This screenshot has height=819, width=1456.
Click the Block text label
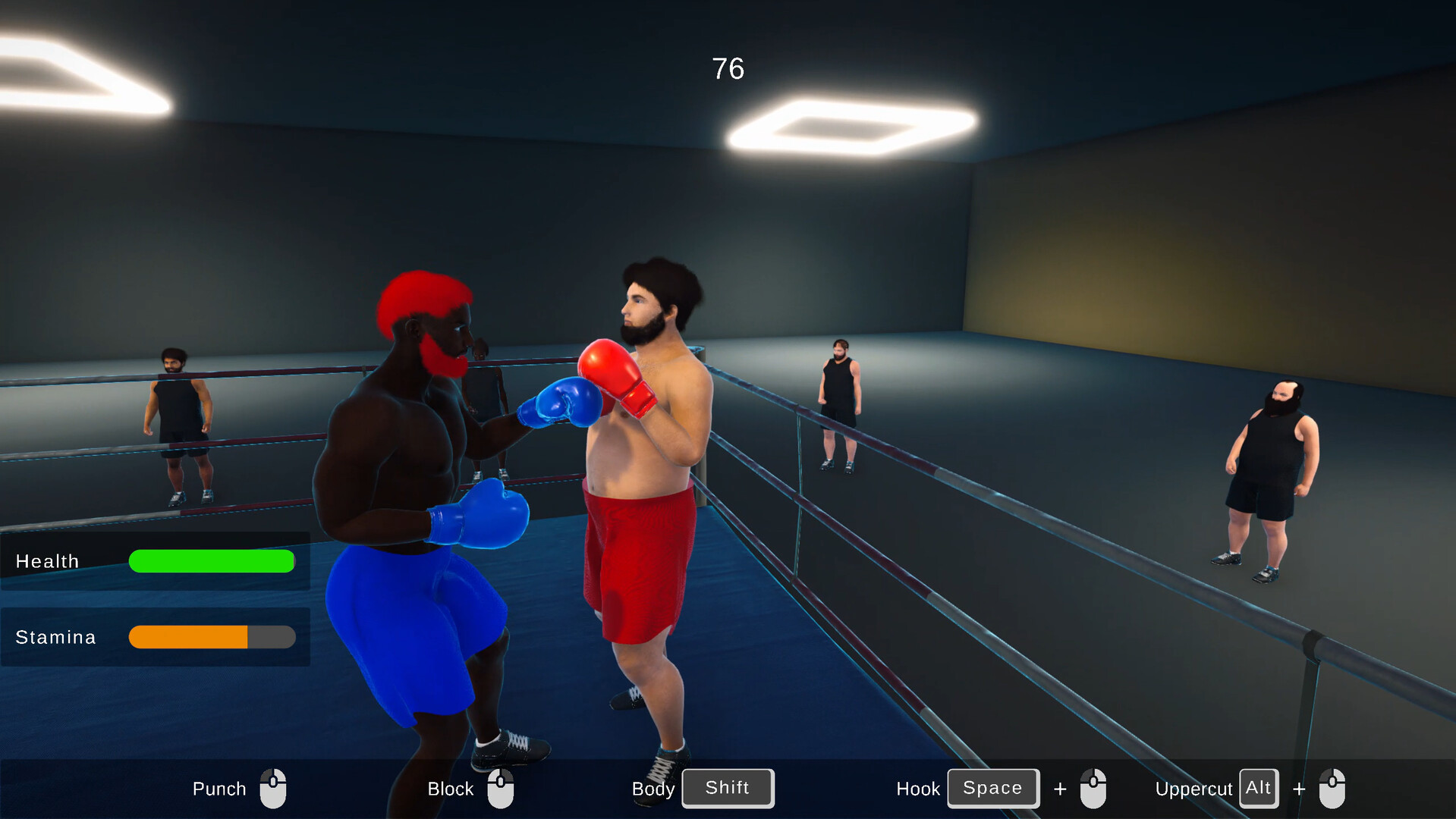(449, 789)
